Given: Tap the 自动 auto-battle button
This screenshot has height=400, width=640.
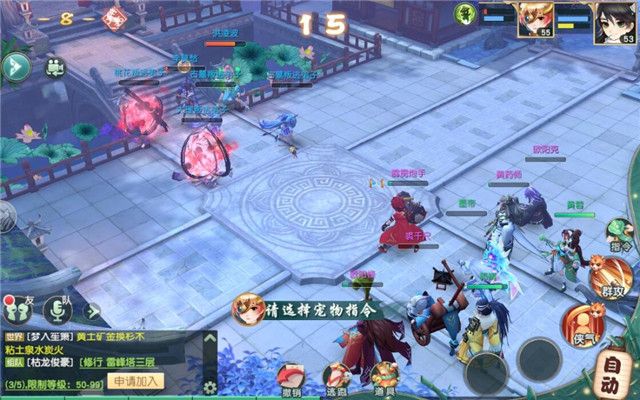Looking at the screenshot, I should (611, 383).
